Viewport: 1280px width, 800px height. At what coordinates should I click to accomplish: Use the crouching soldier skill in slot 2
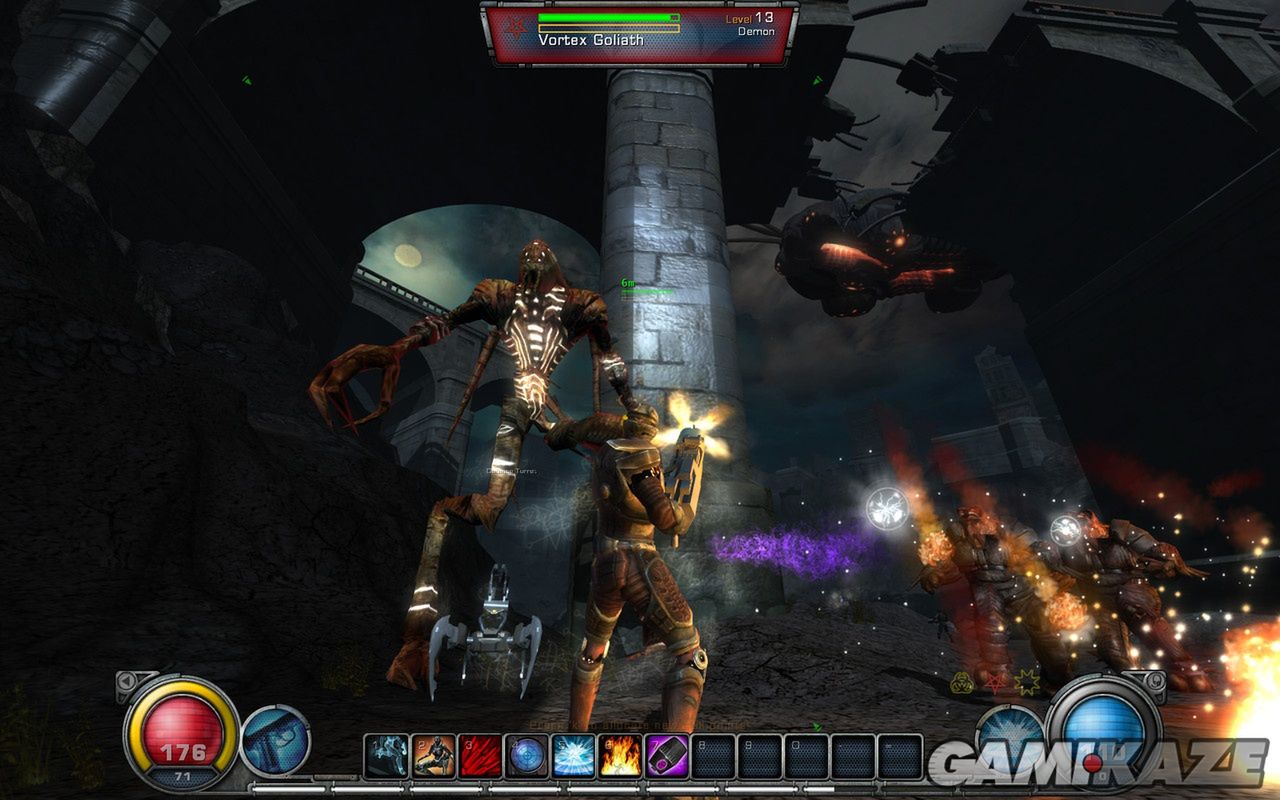432,756
